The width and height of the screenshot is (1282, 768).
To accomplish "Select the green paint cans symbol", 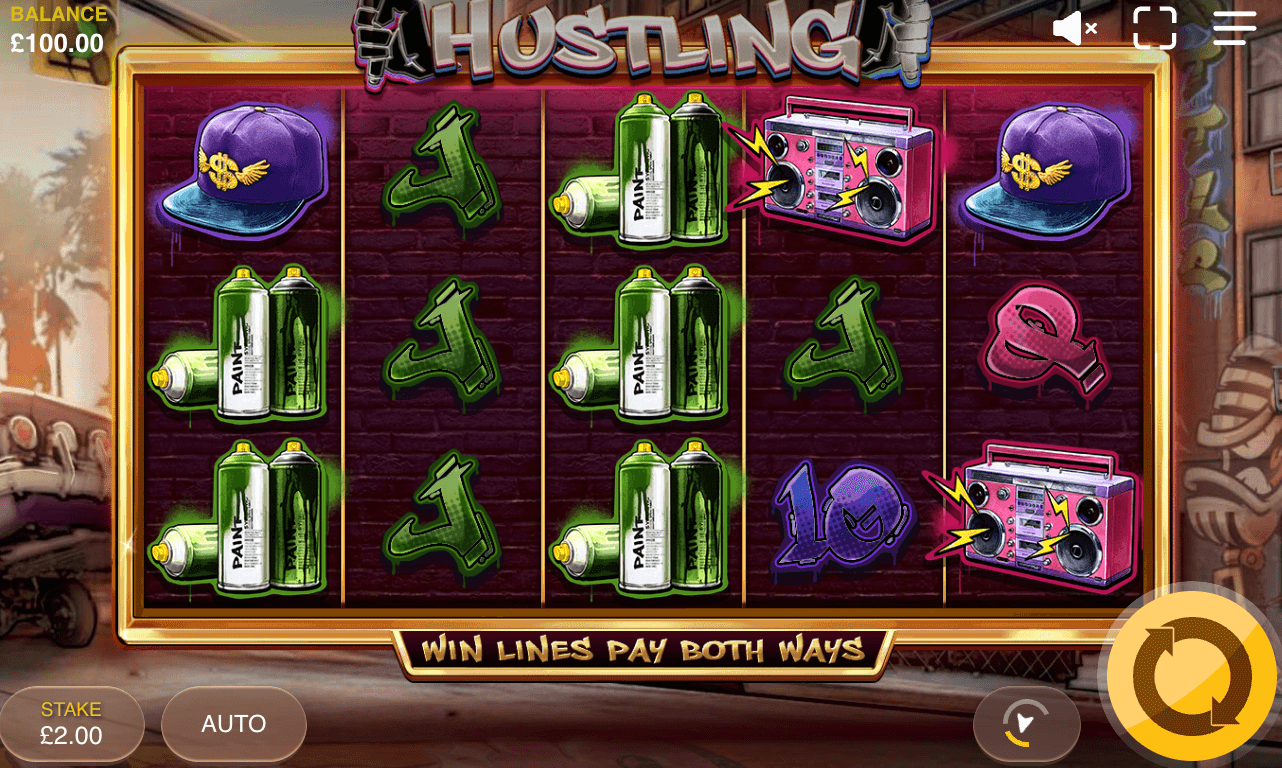I will pyautogui.click(x=244, y=345).
